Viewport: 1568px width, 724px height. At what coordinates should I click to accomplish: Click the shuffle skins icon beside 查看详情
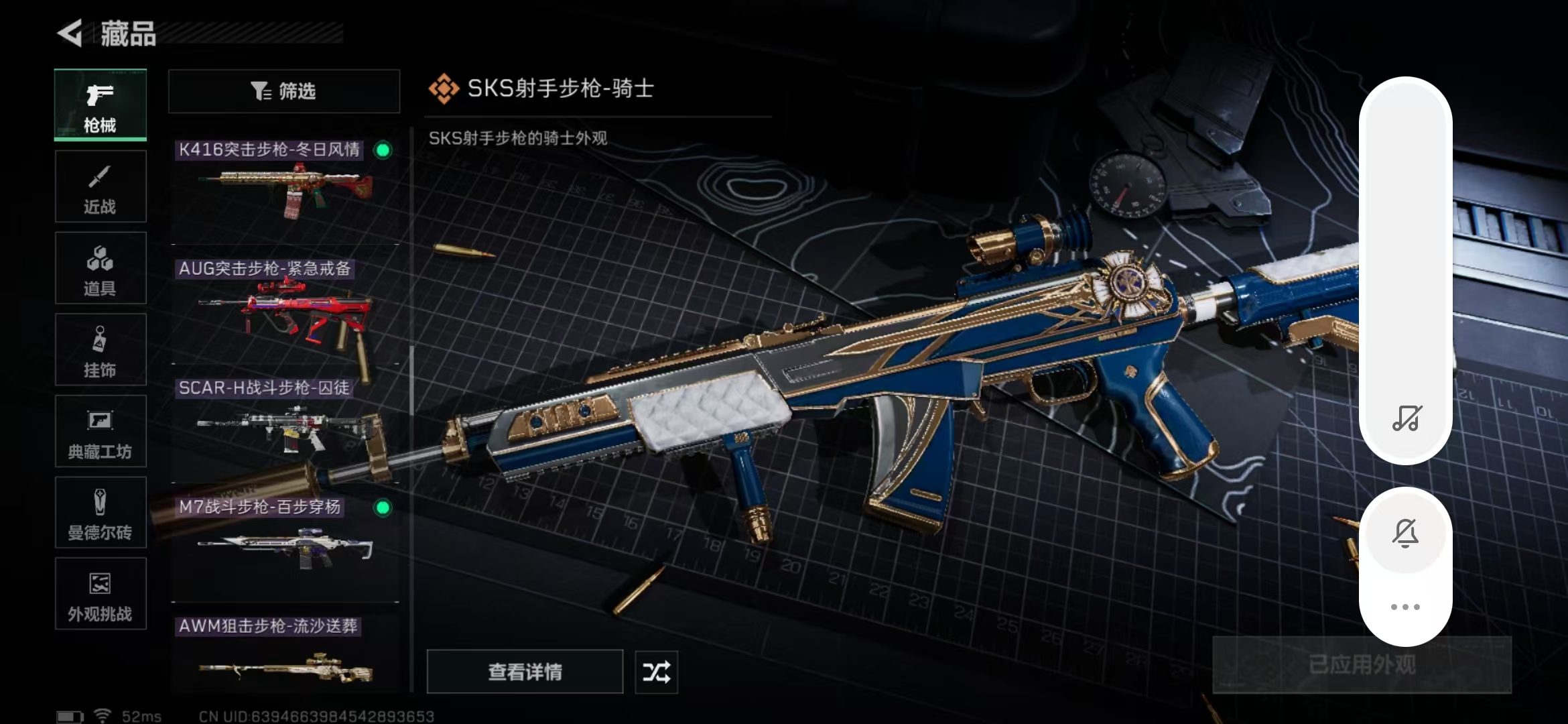655,672
